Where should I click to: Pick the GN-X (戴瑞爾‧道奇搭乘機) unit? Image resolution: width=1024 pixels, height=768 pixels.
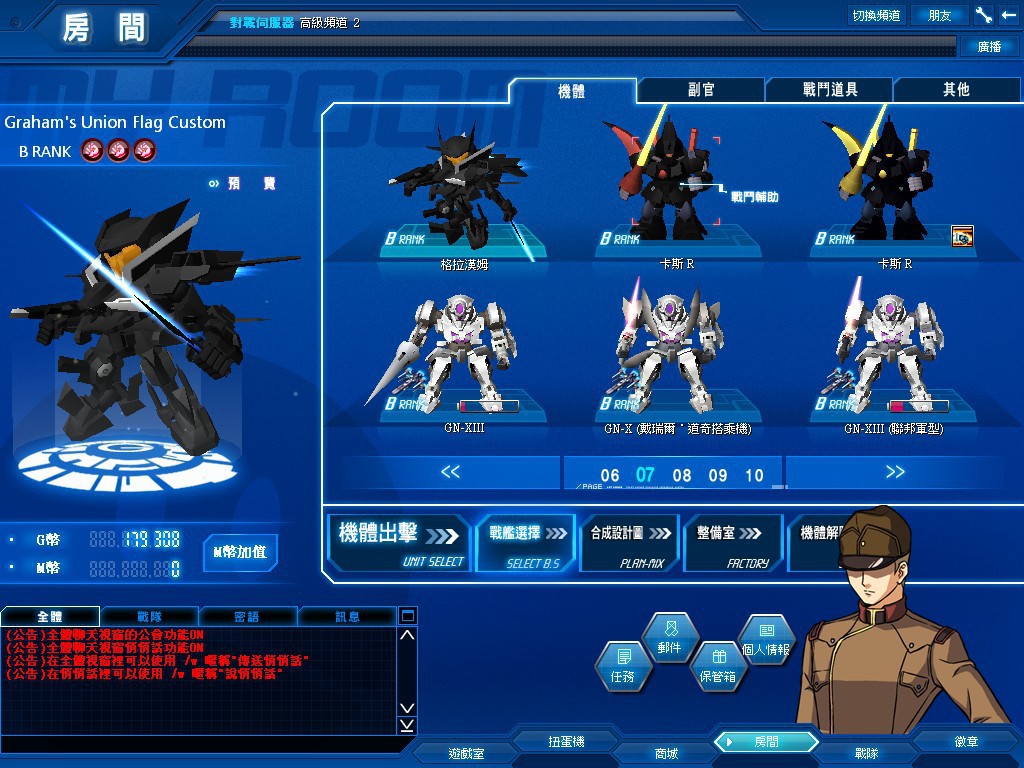[677, 360]
